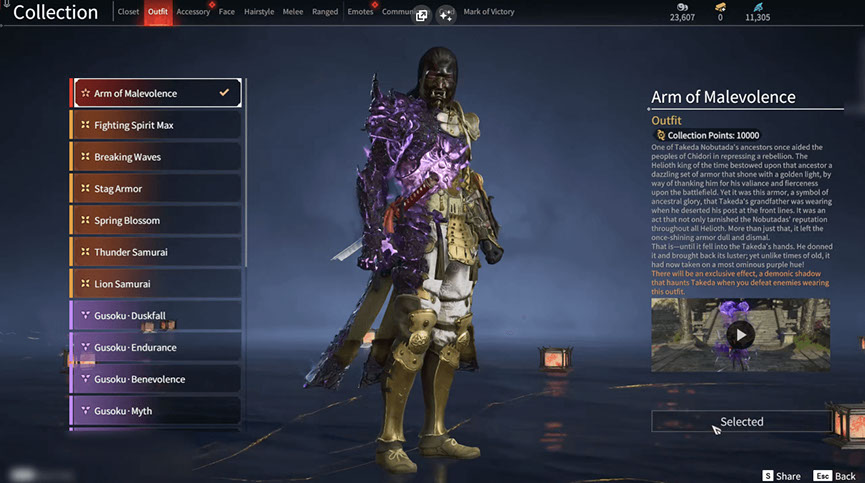Open the Closet tab

click(x=128, y=12)
